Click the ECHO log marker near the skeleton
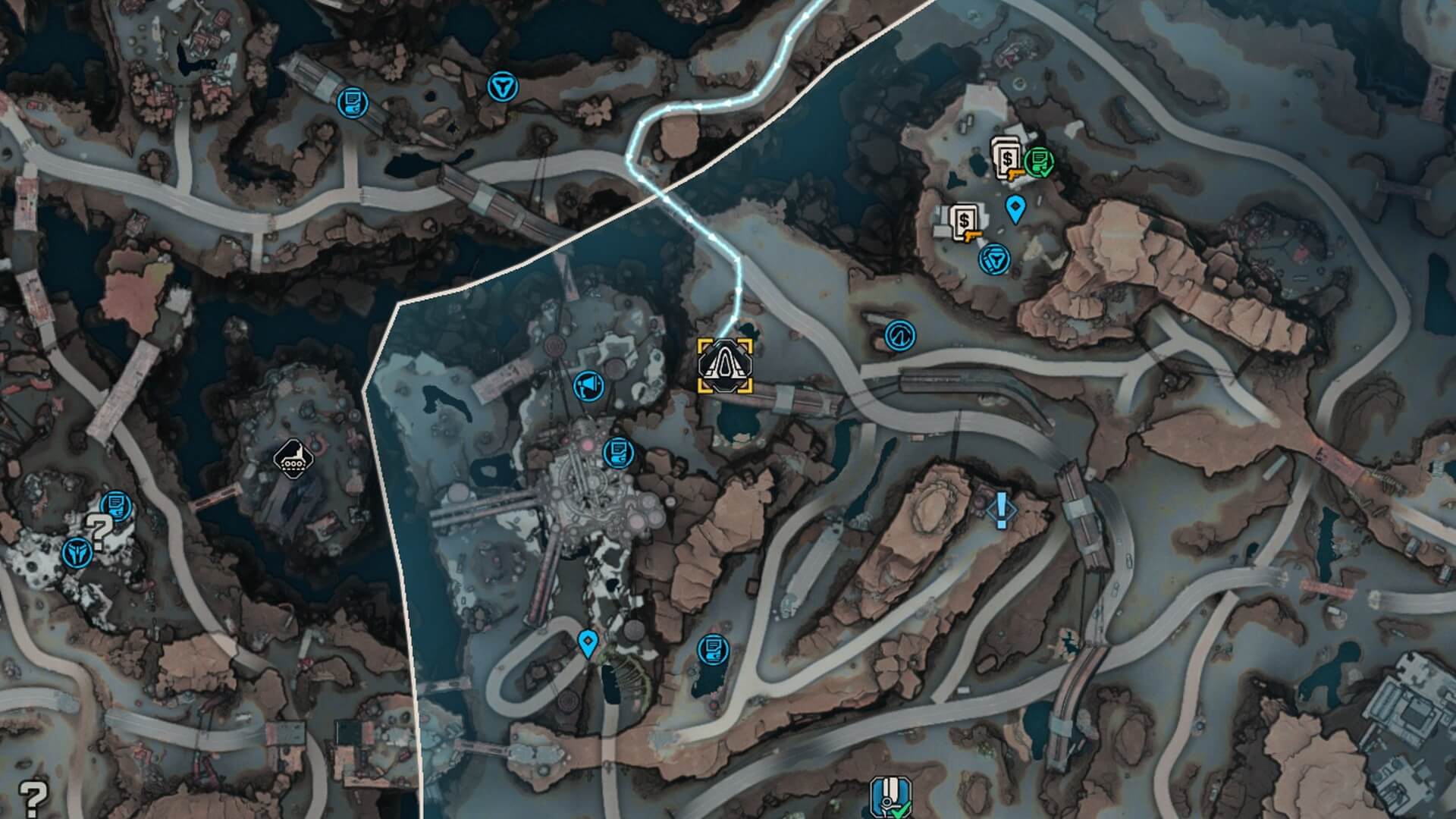 tap(713, 648)
